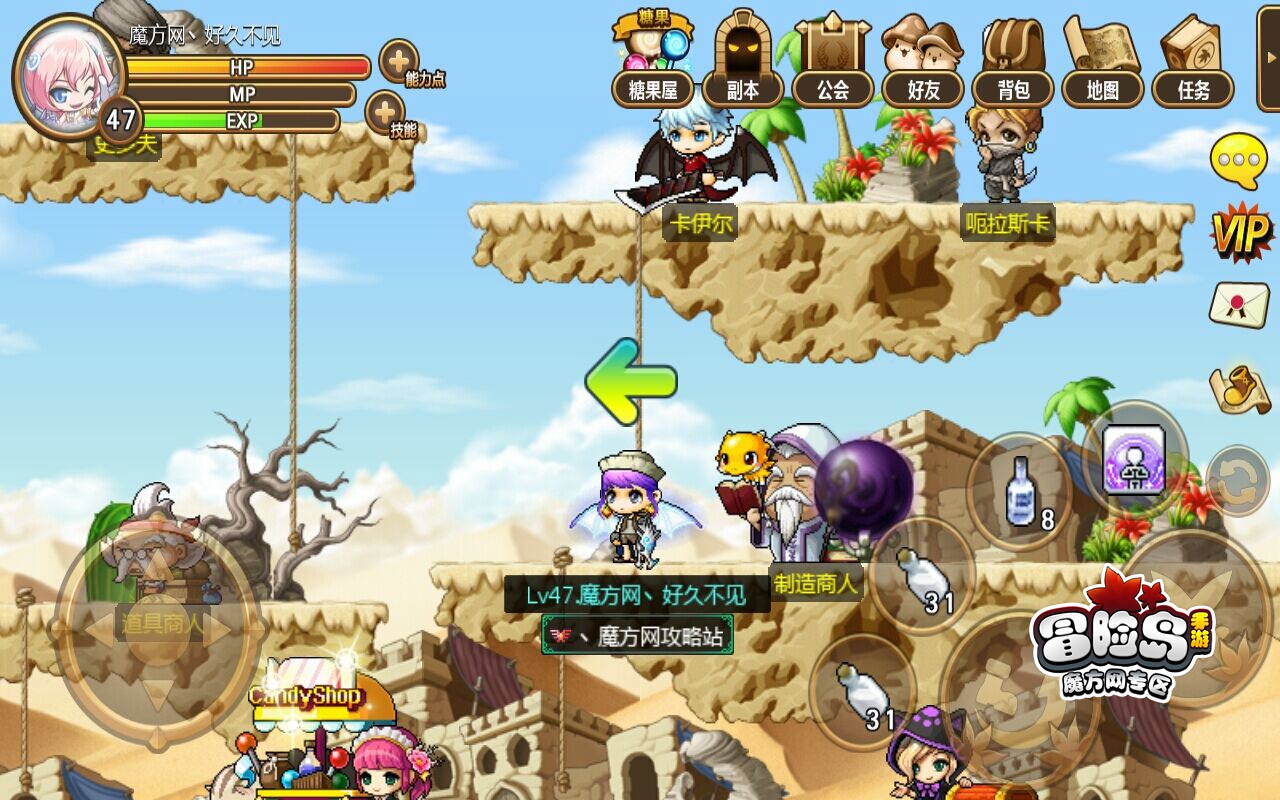Open the 好友 friends list
The image size is (1280, 800).
click(922, 60)
